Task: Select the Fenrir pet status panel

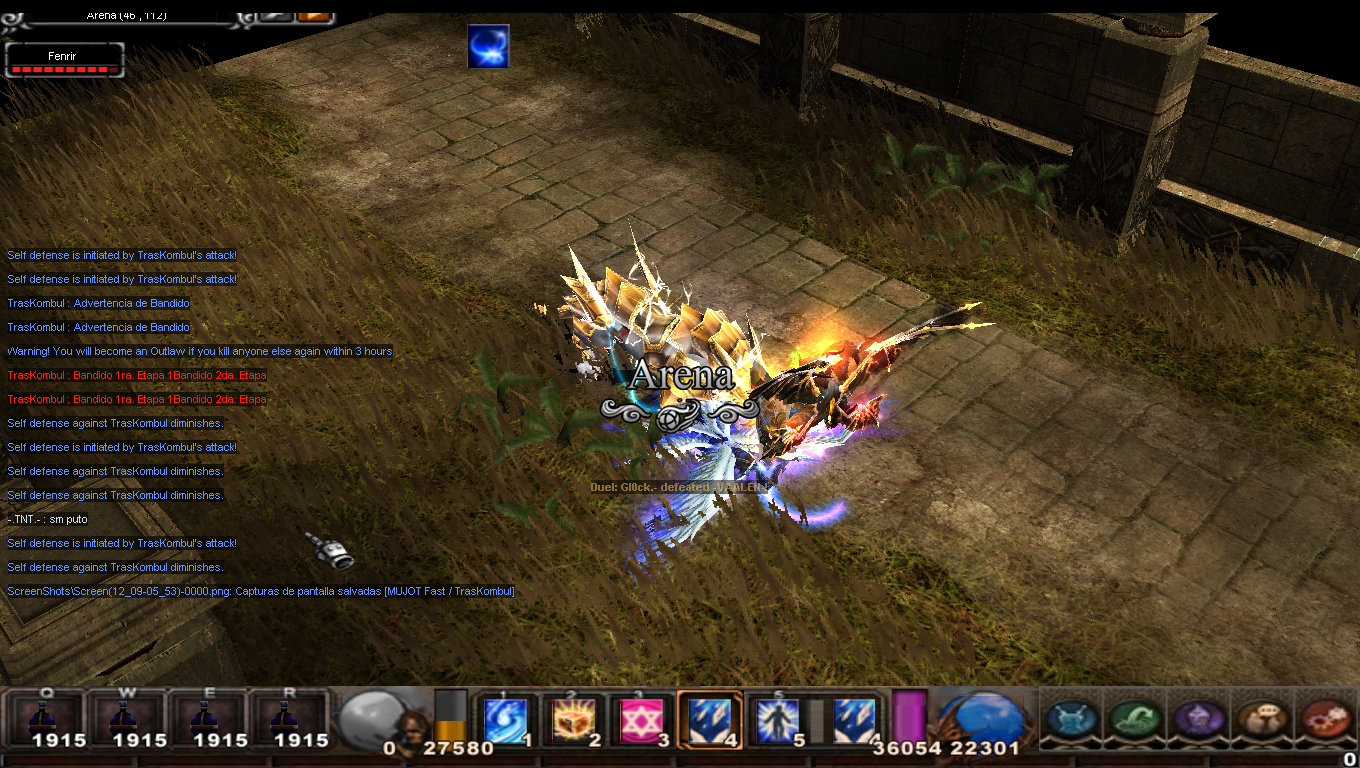Action: (x=64, y=61)
